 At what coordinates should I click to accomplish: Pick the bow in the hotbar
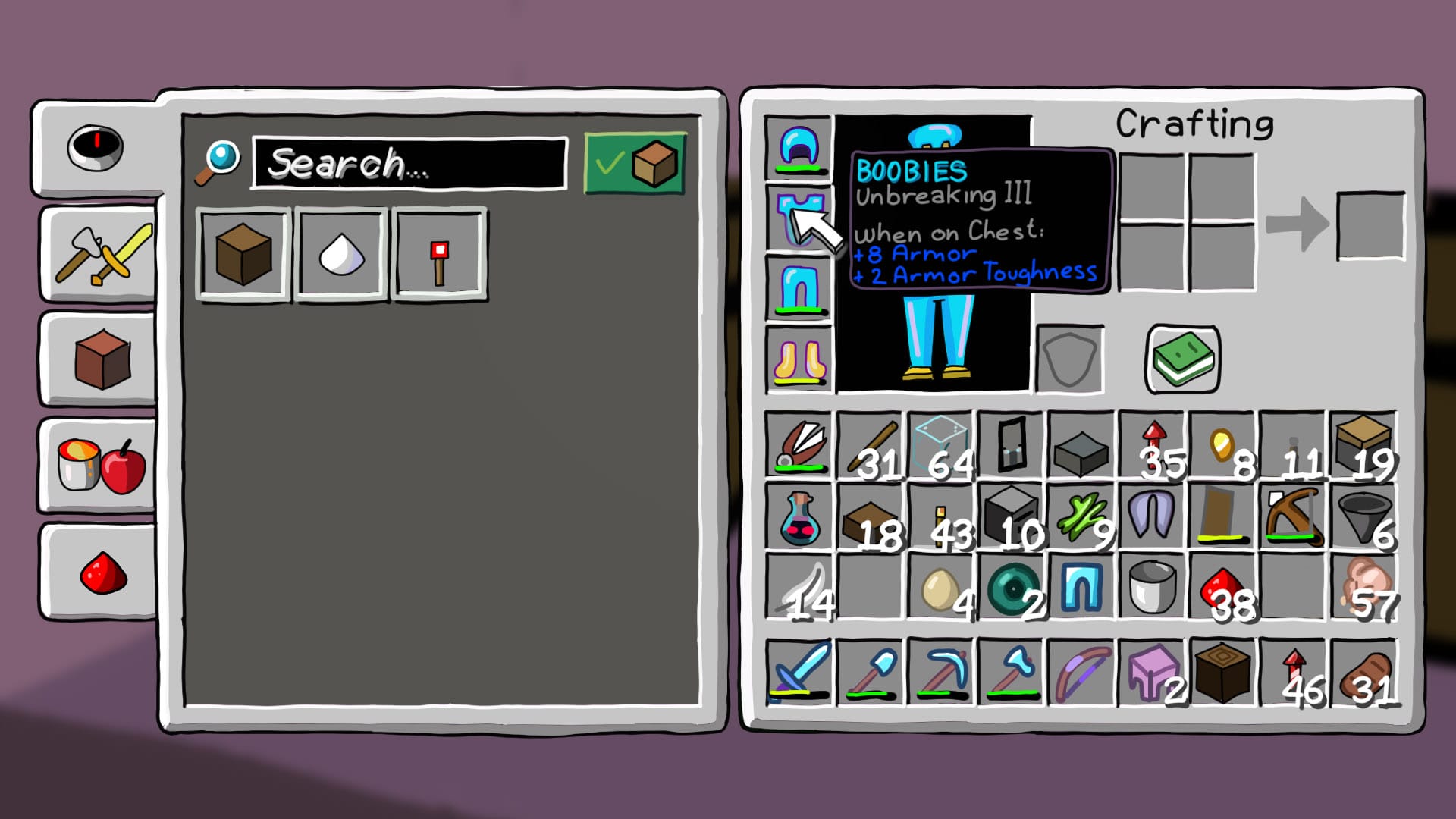click(x=1081, y=672)
